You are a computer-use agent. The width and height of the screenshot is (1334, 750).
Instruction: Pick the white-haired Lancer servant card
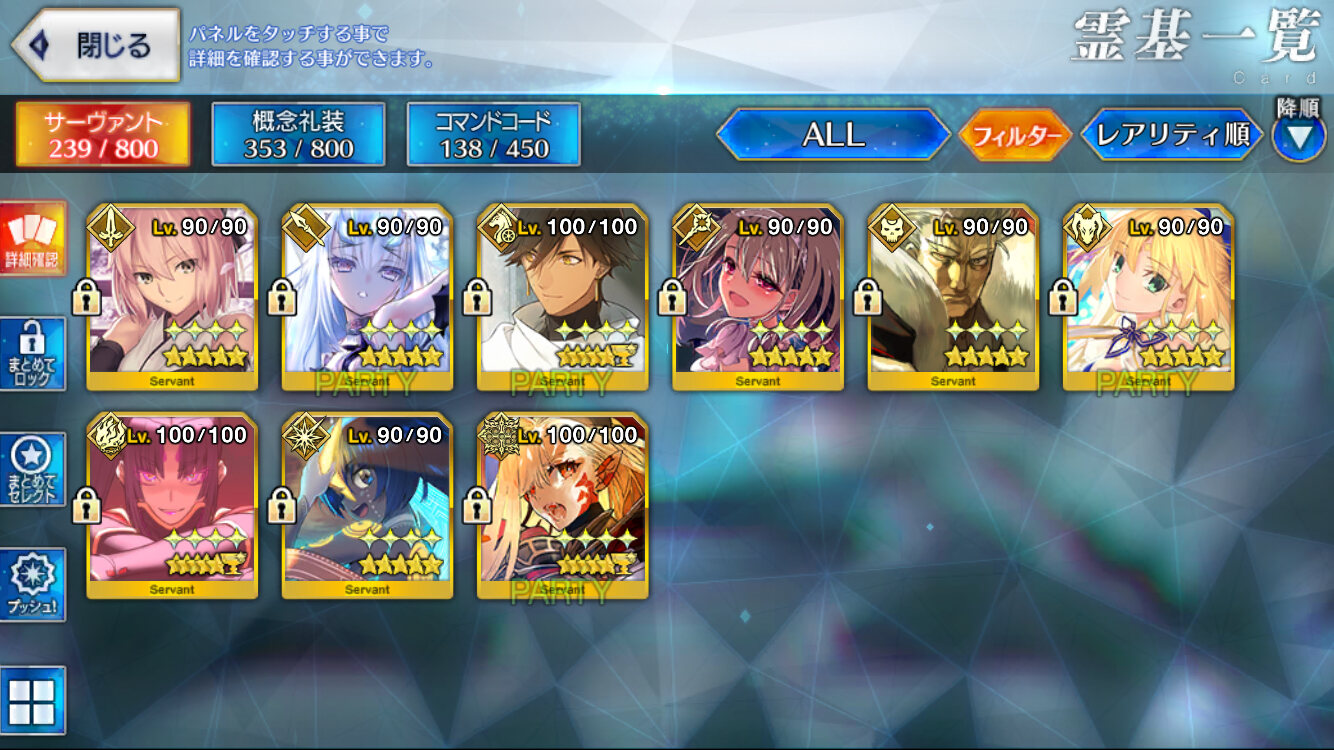[367, 298]
